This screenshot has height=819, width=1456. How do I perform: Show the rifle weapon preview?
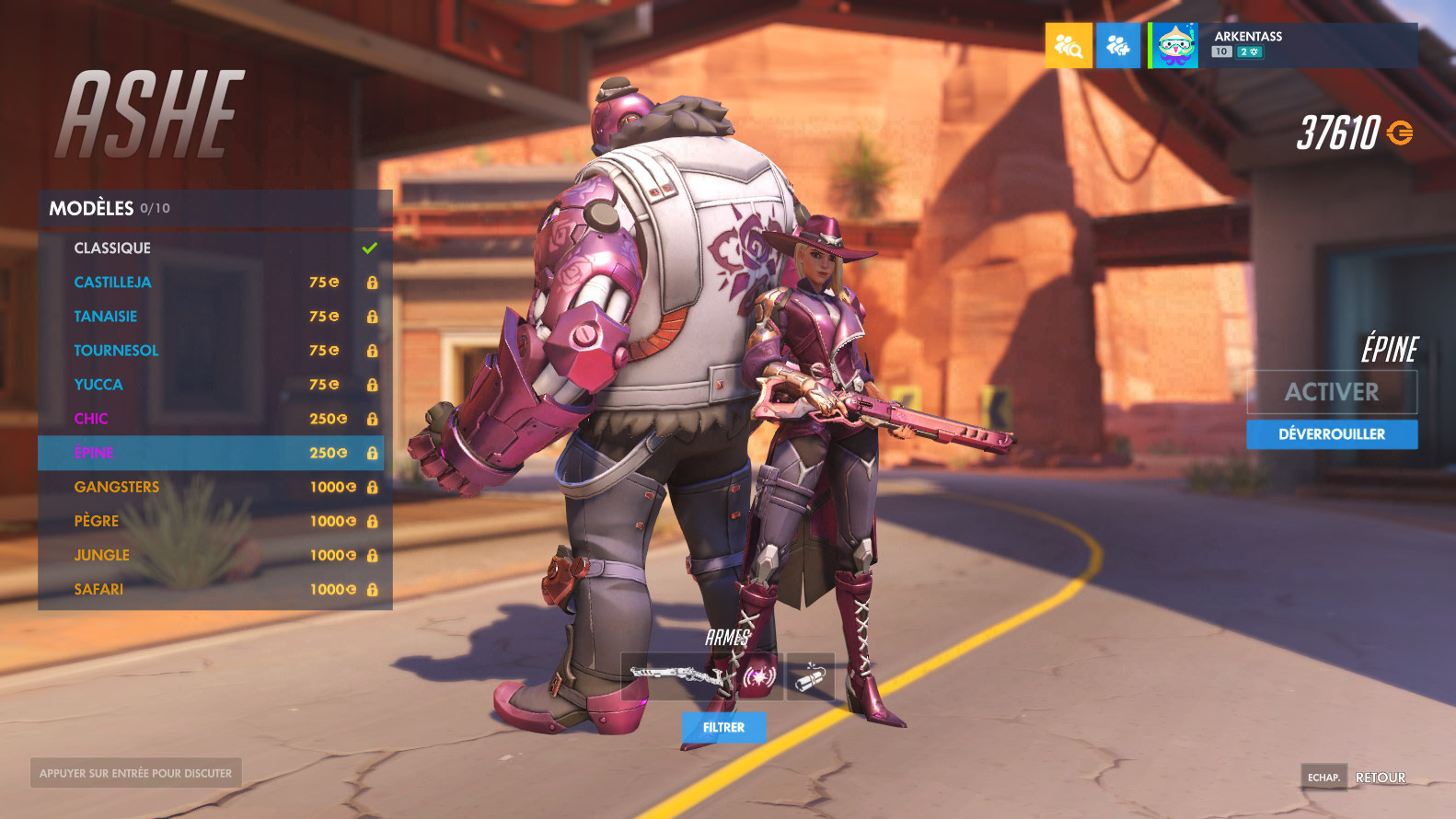679,676
